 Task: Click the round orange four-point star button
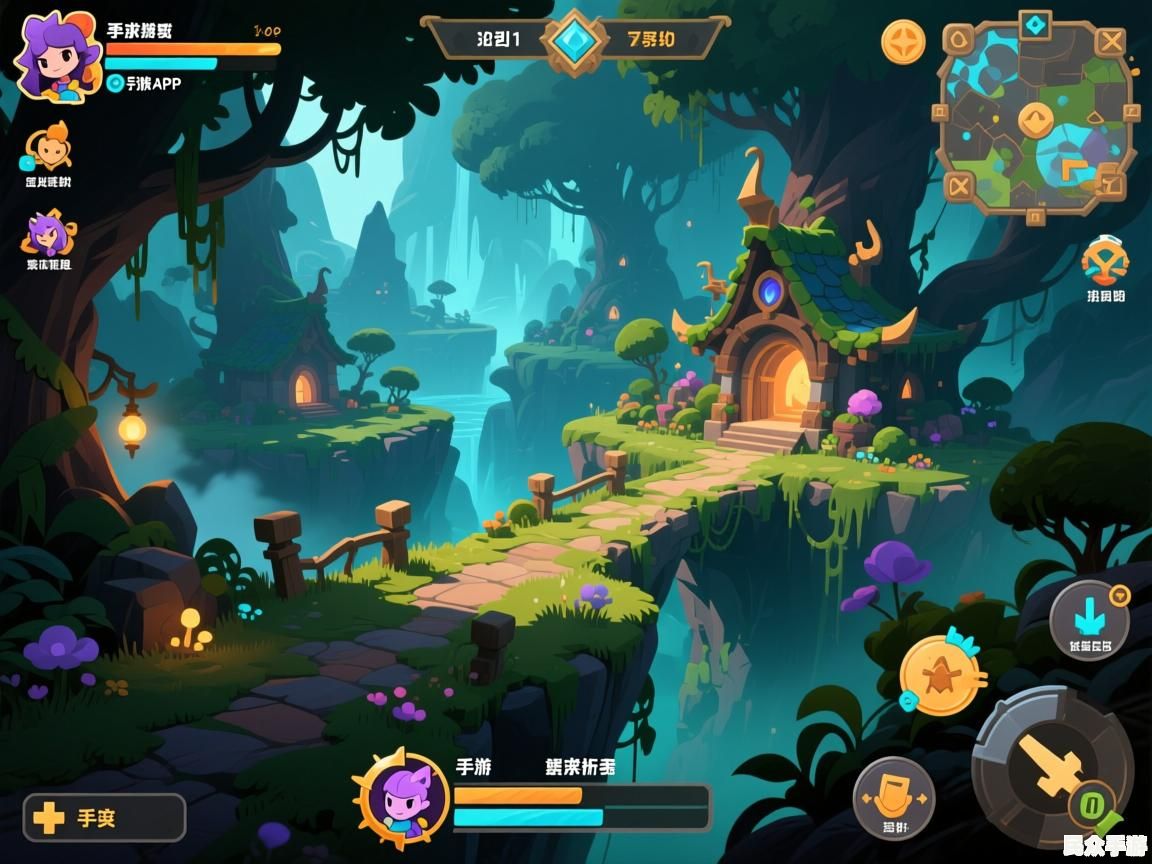pos(903,42)
